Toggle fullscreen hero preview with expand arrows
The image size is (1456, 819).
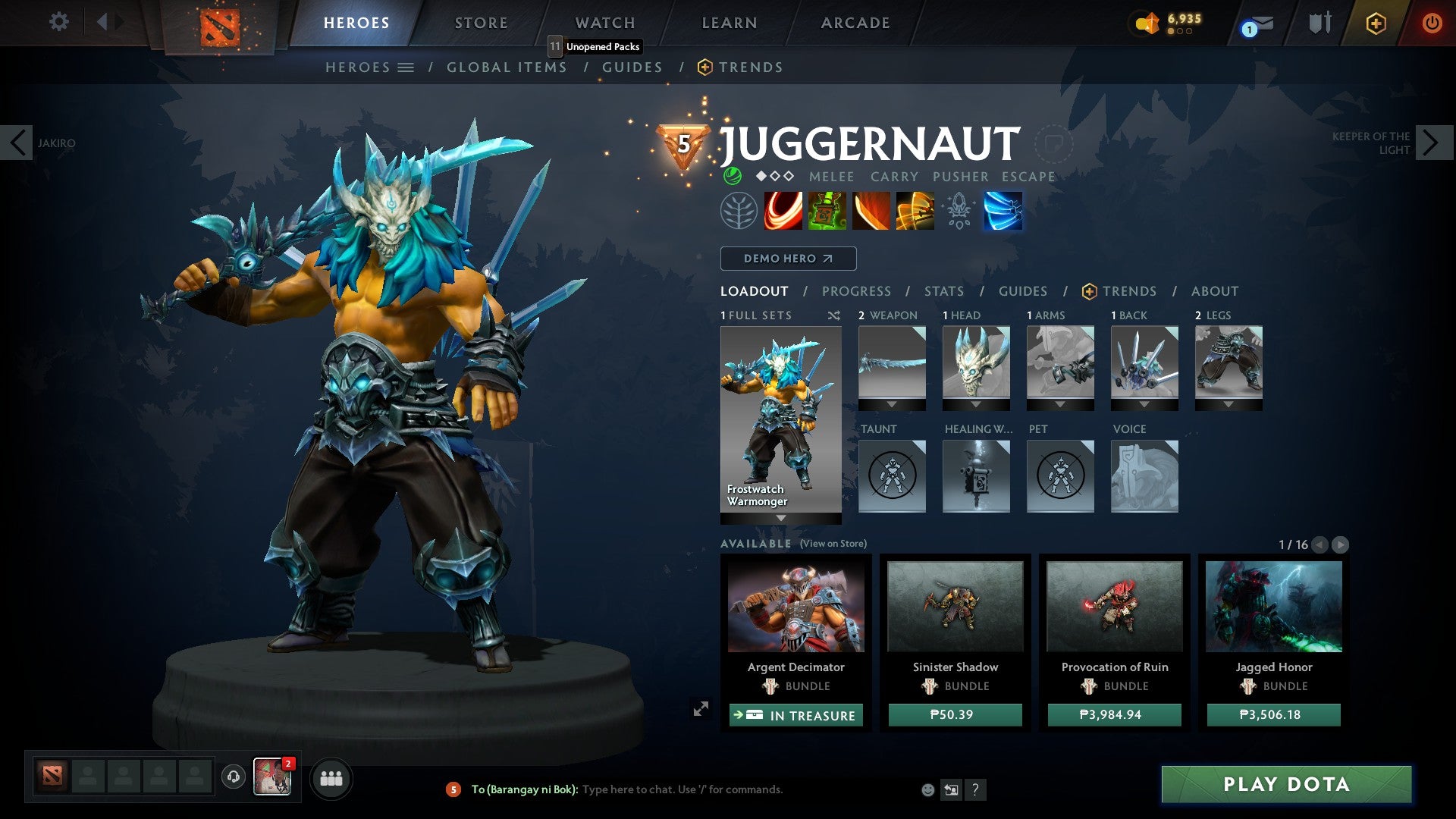(700, 710)
